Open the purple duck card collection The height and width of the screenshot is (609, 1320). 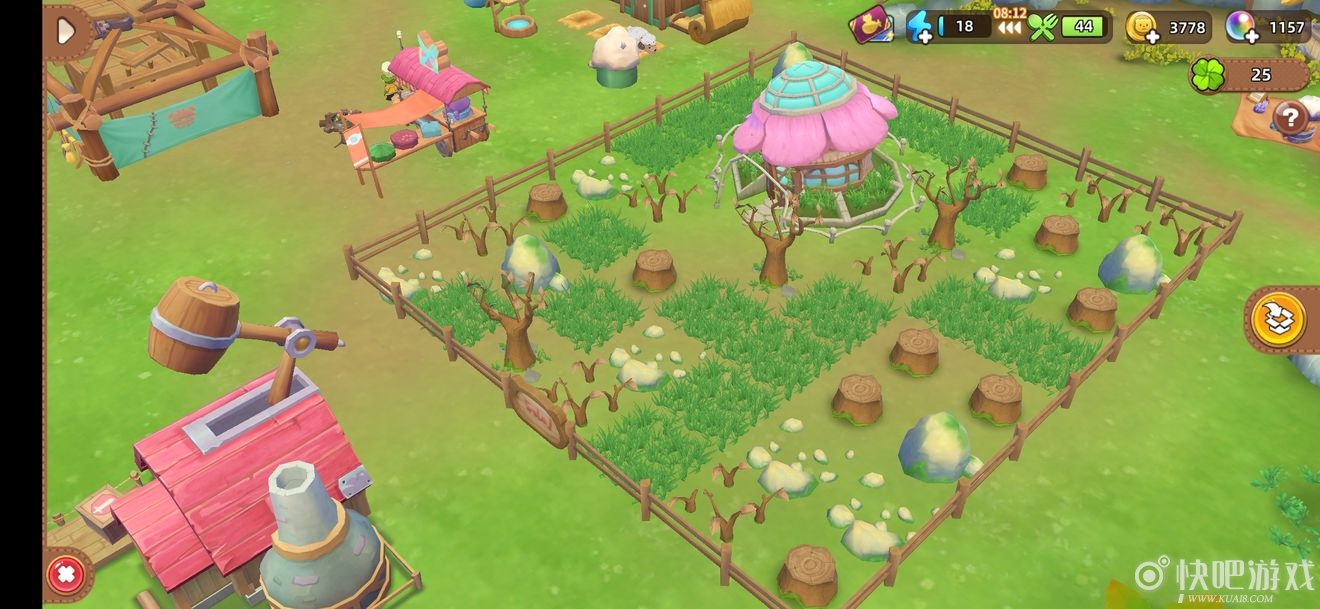pos(871,26)
